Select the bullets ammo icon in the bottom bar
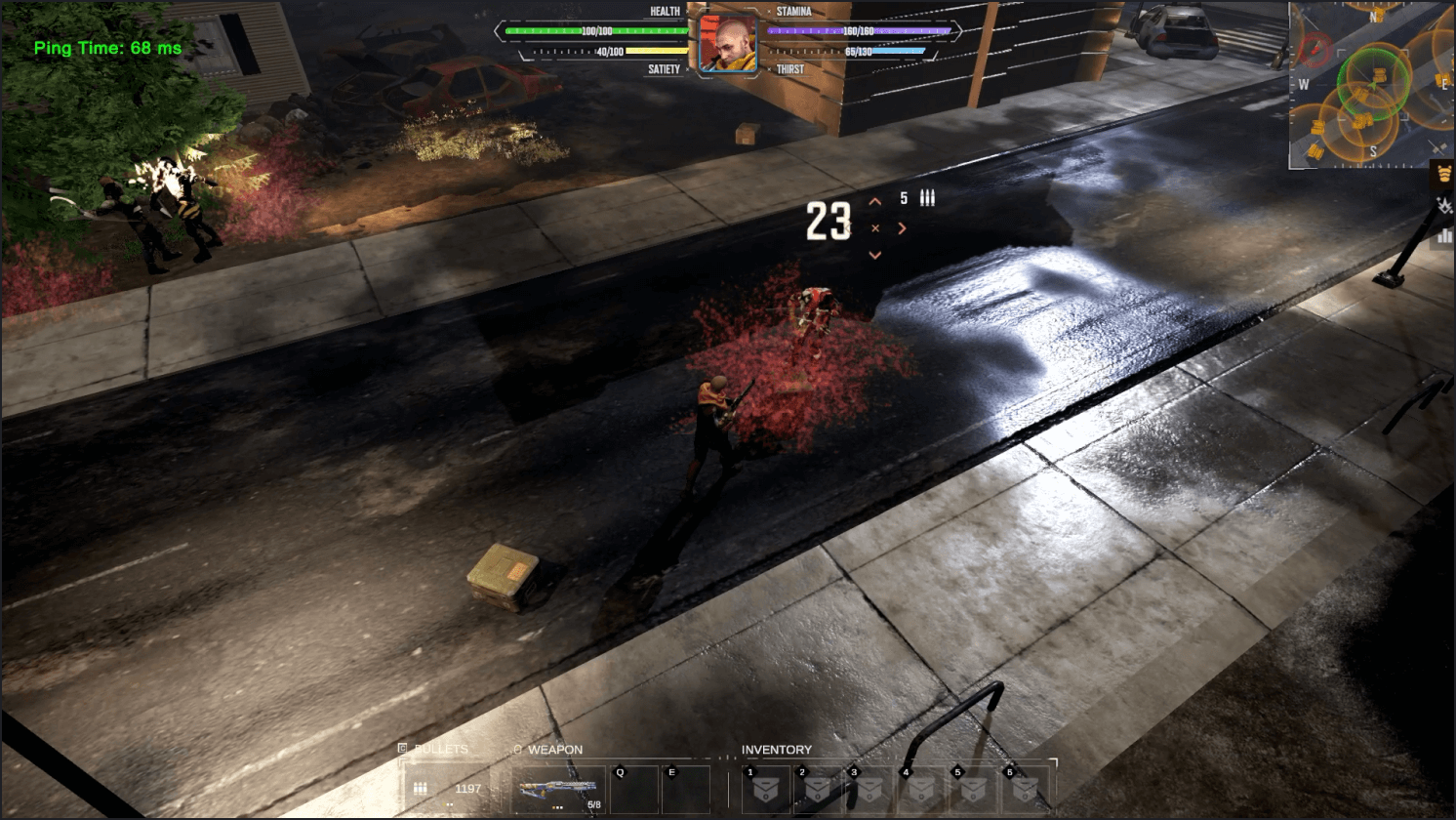This screenshot has height=820, width=1456. click(x=422, y=787)
